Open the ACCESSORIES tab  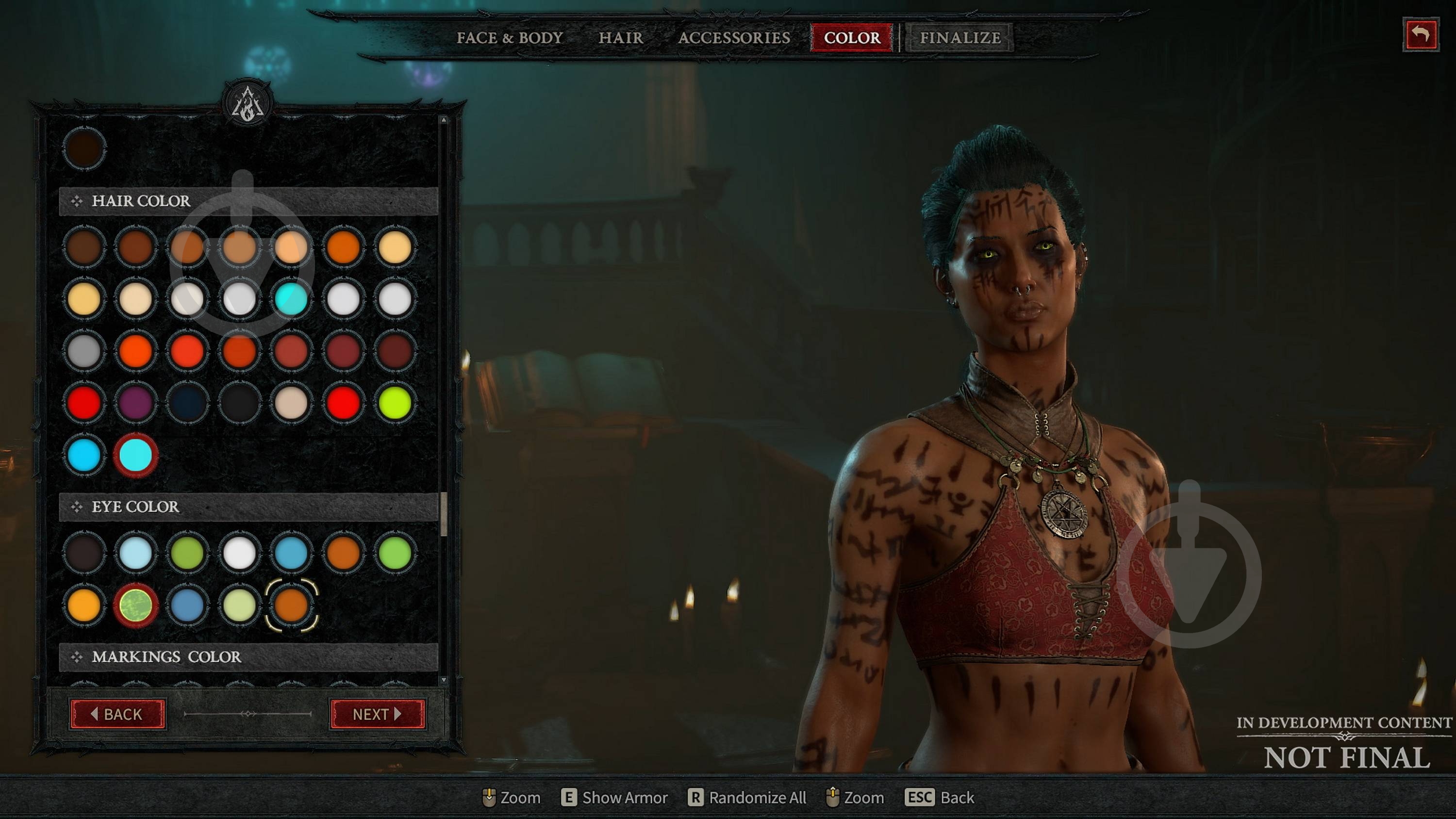[x=735, y=38]
